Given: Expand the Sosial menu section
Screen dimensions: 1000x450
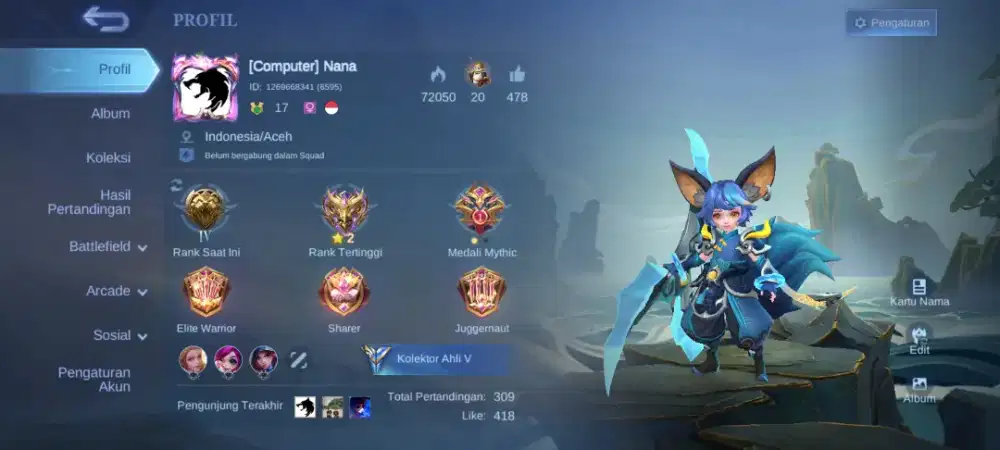Looking at the screenshot, I should coord(120,335).
